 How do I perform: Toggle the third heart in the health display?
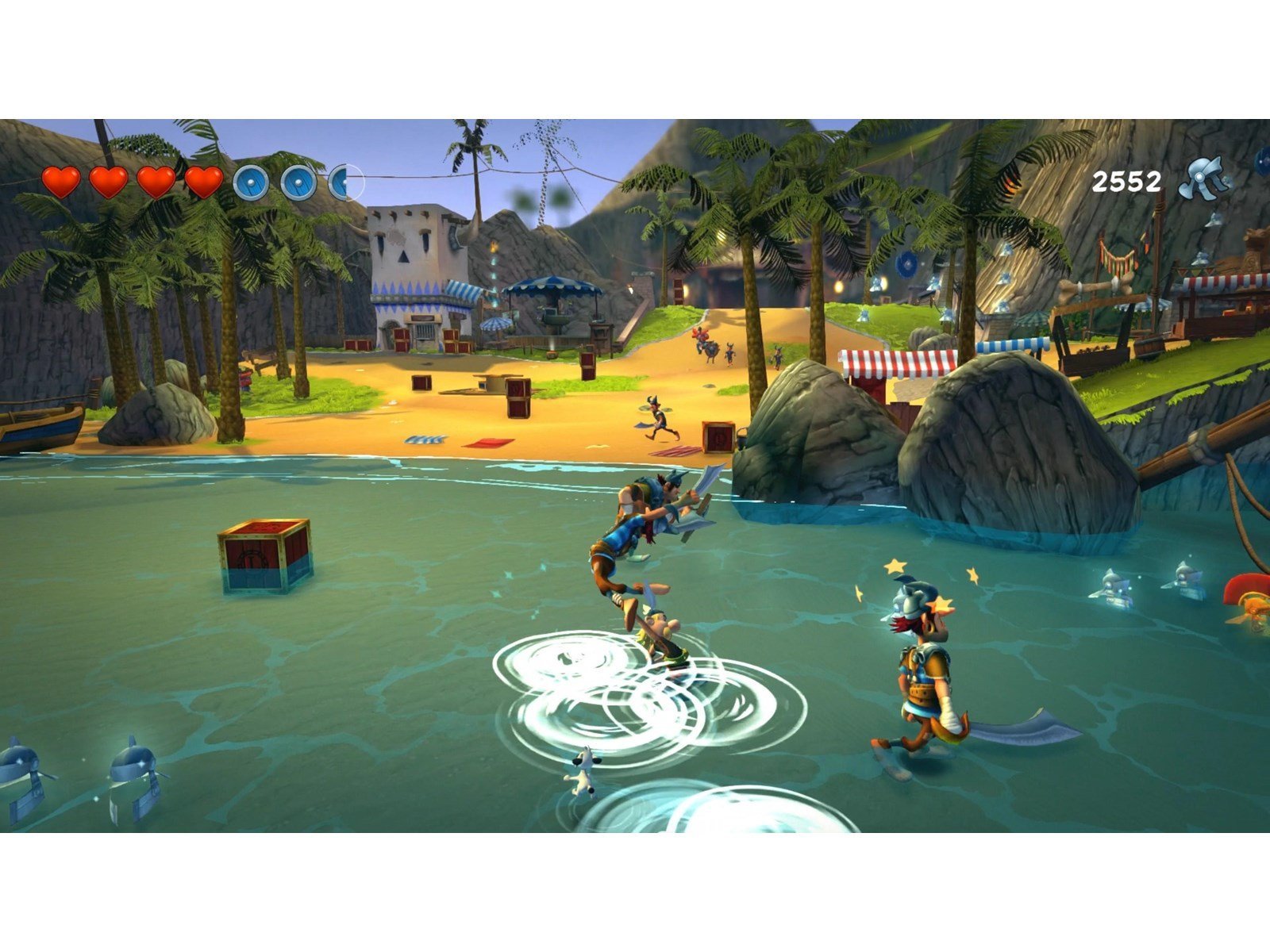[x=157, y=181]
